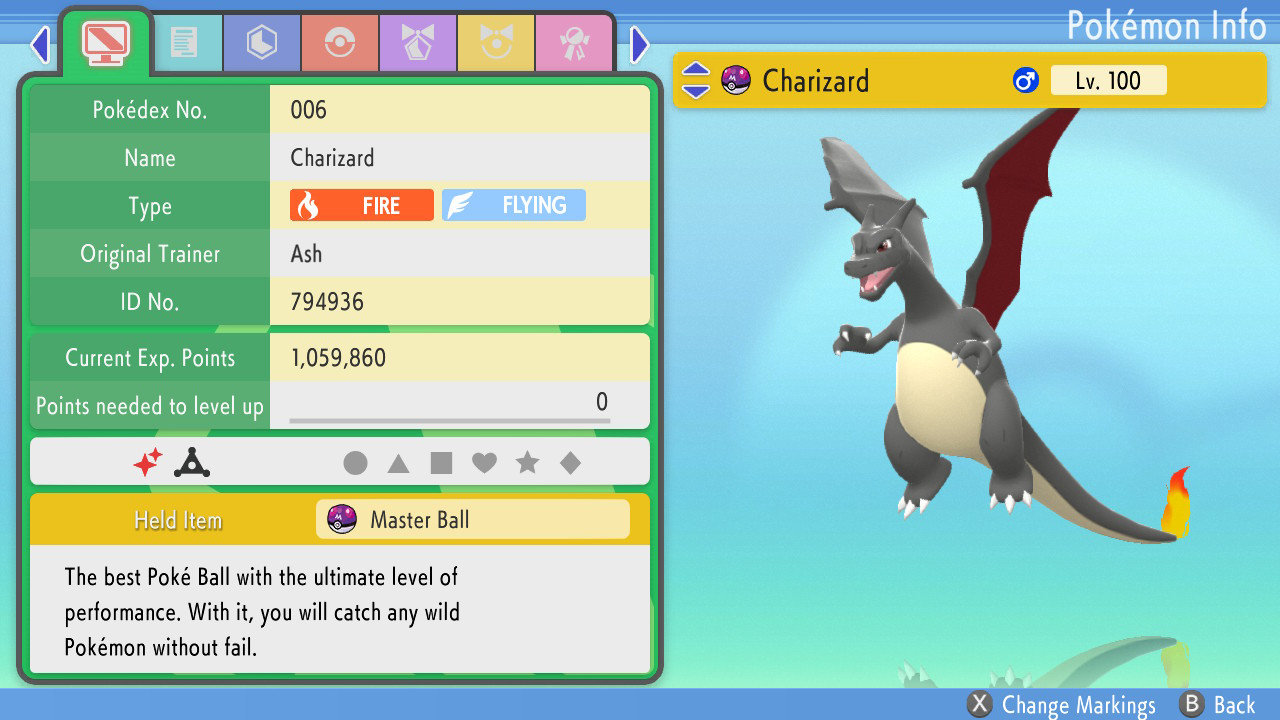Image resolution: width=1280 pixels, height=720 pixels.
Task: Select the FIRE type badge
Action: pos(360,205)
